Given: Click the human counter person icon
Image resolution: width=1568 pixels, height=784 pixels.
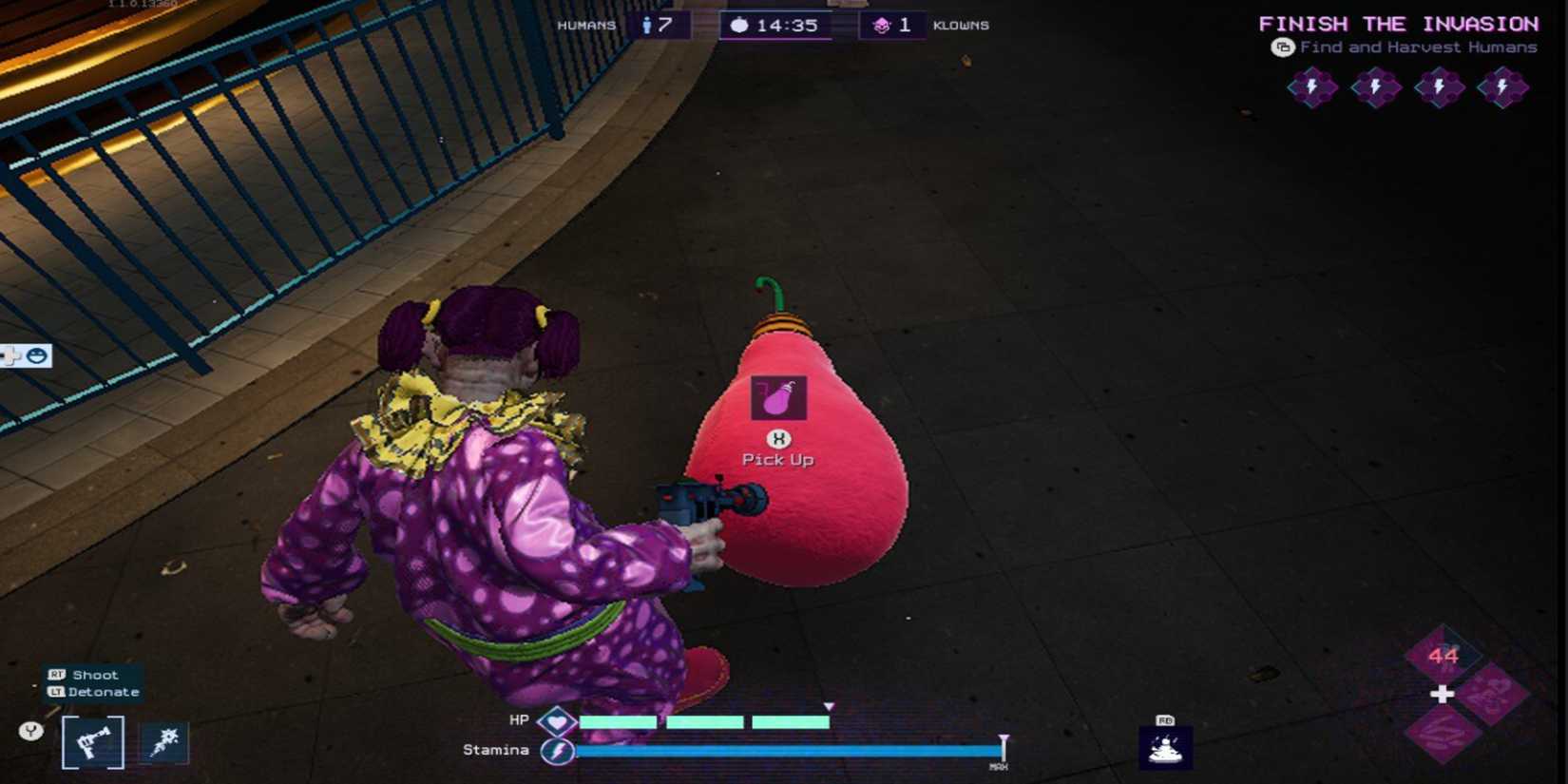Looking at the screenshot, I should pos(646,25).
